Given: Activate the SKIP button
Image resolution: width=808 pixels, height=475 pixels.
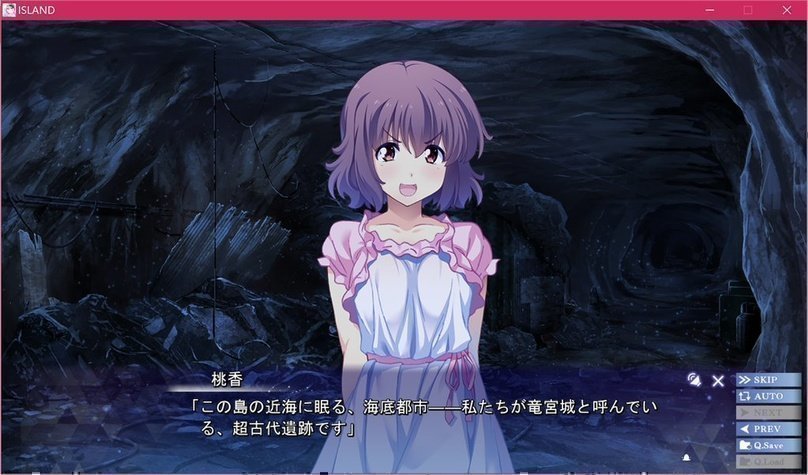Looking at the screenshot, I should [768, 380].
